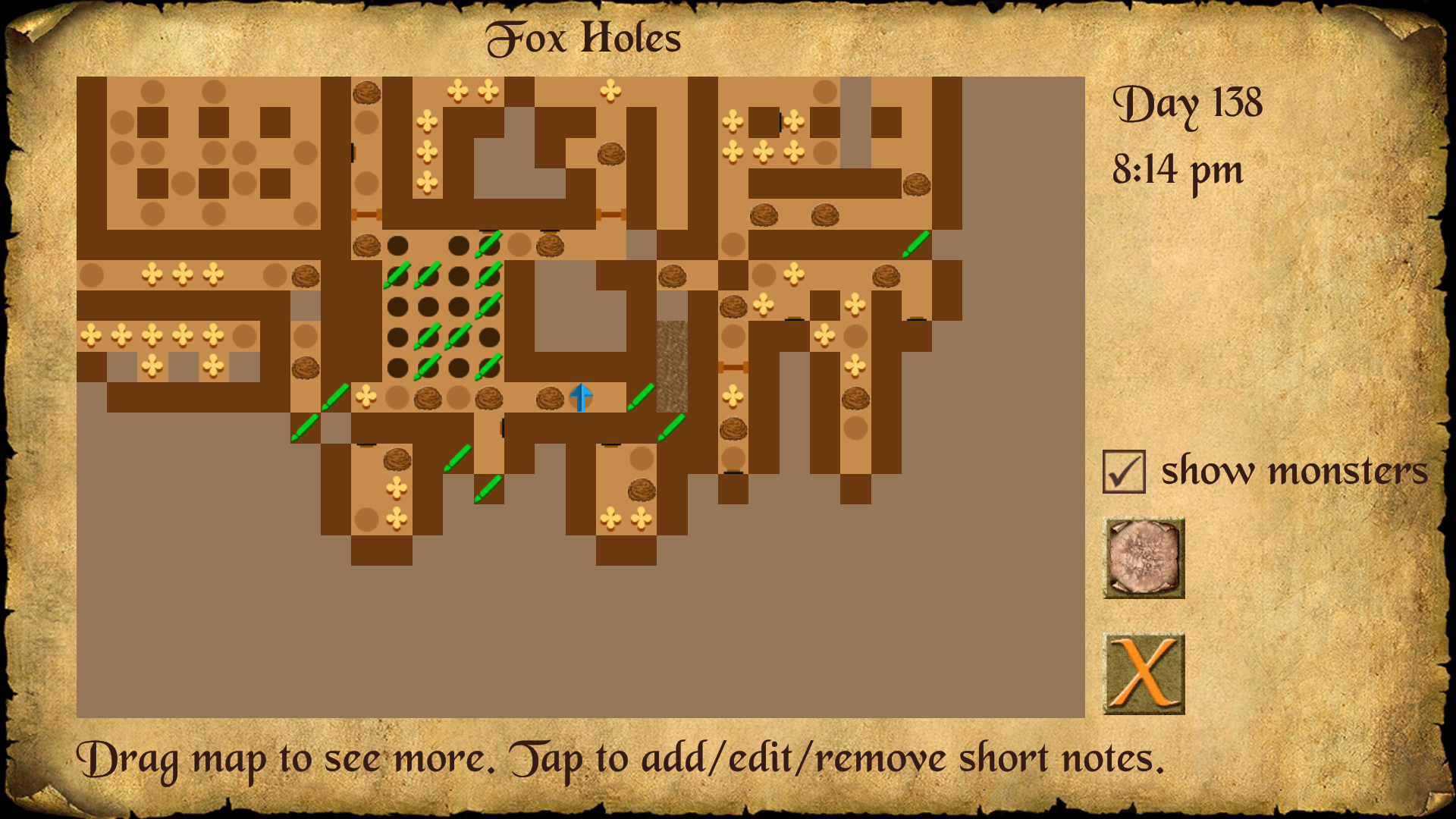This screenshot has width=1456, height=819.
Task: Click the round stone icon button
Action: (x=1144, y=558)
